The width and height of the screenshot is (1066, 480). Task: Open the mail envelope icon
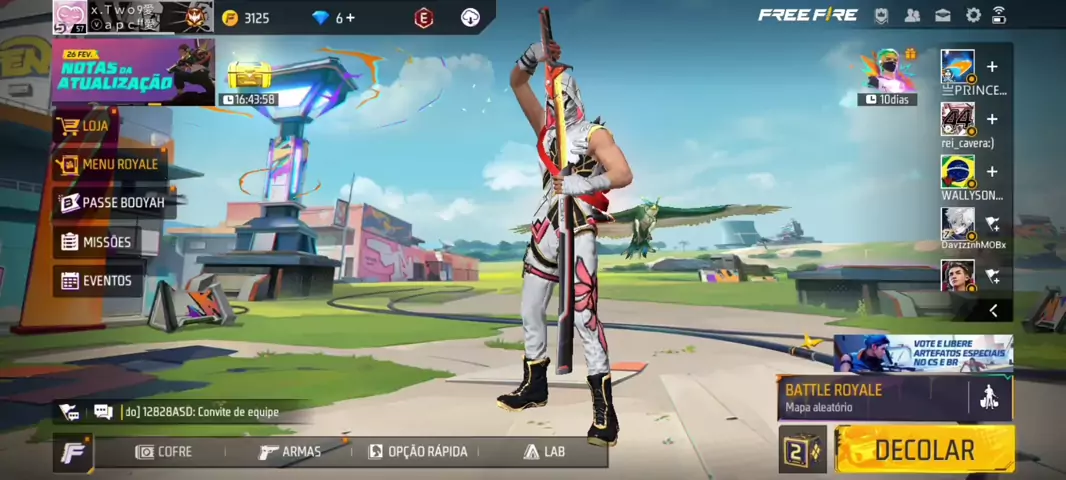(943, 15)
